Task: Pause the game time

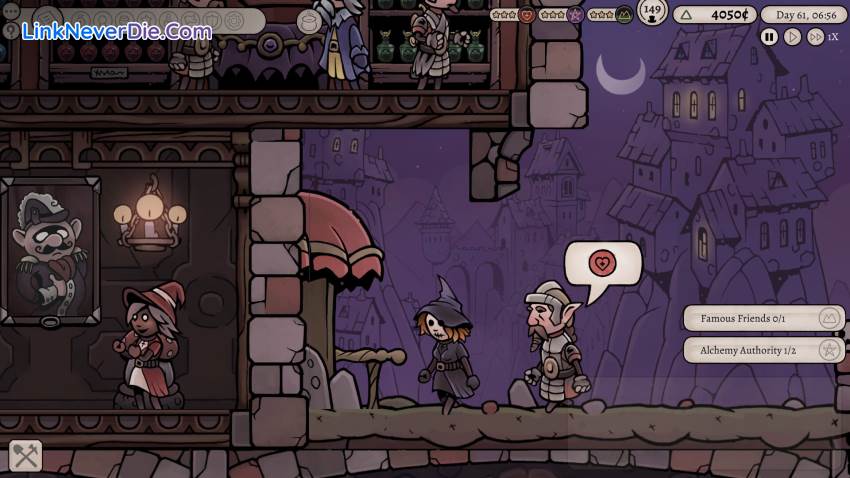Action: point(769,37)
